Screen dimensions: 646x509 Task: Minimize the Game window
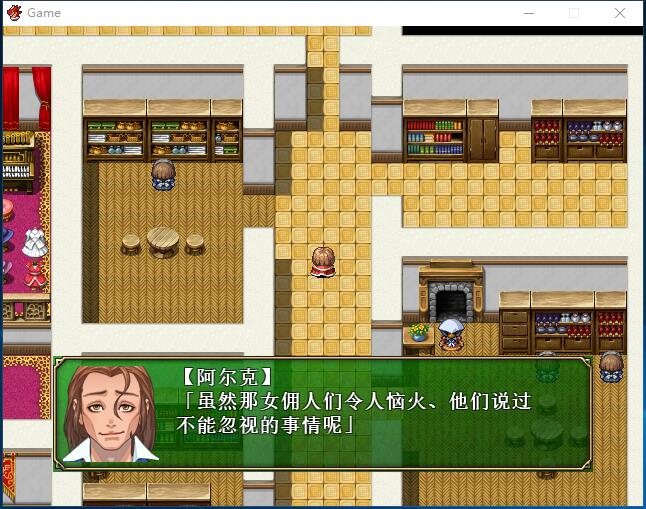click(x=527, y=13)
